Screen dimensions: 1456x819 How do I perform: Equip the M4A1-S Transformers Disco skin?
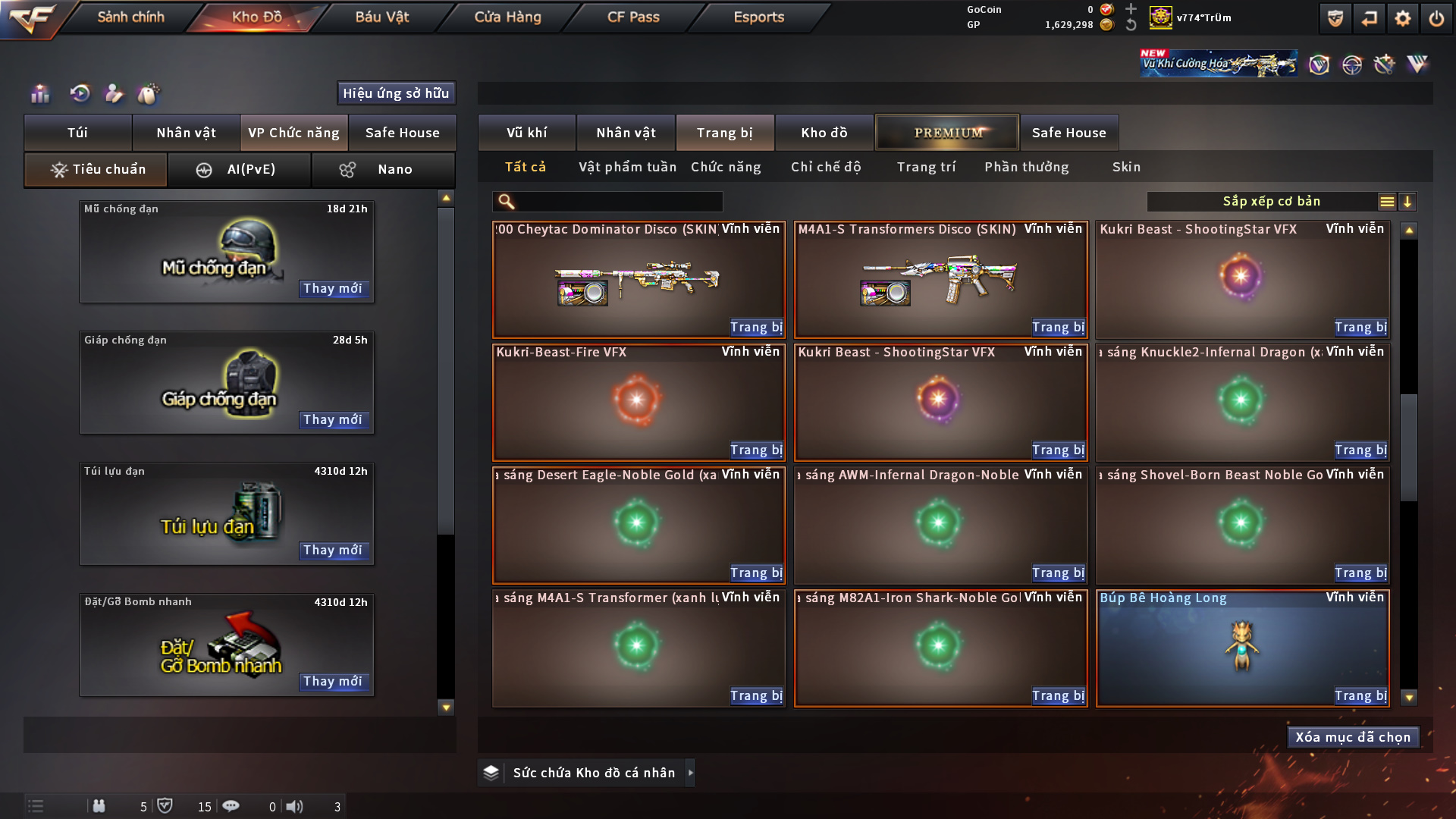coord(1058,327)
